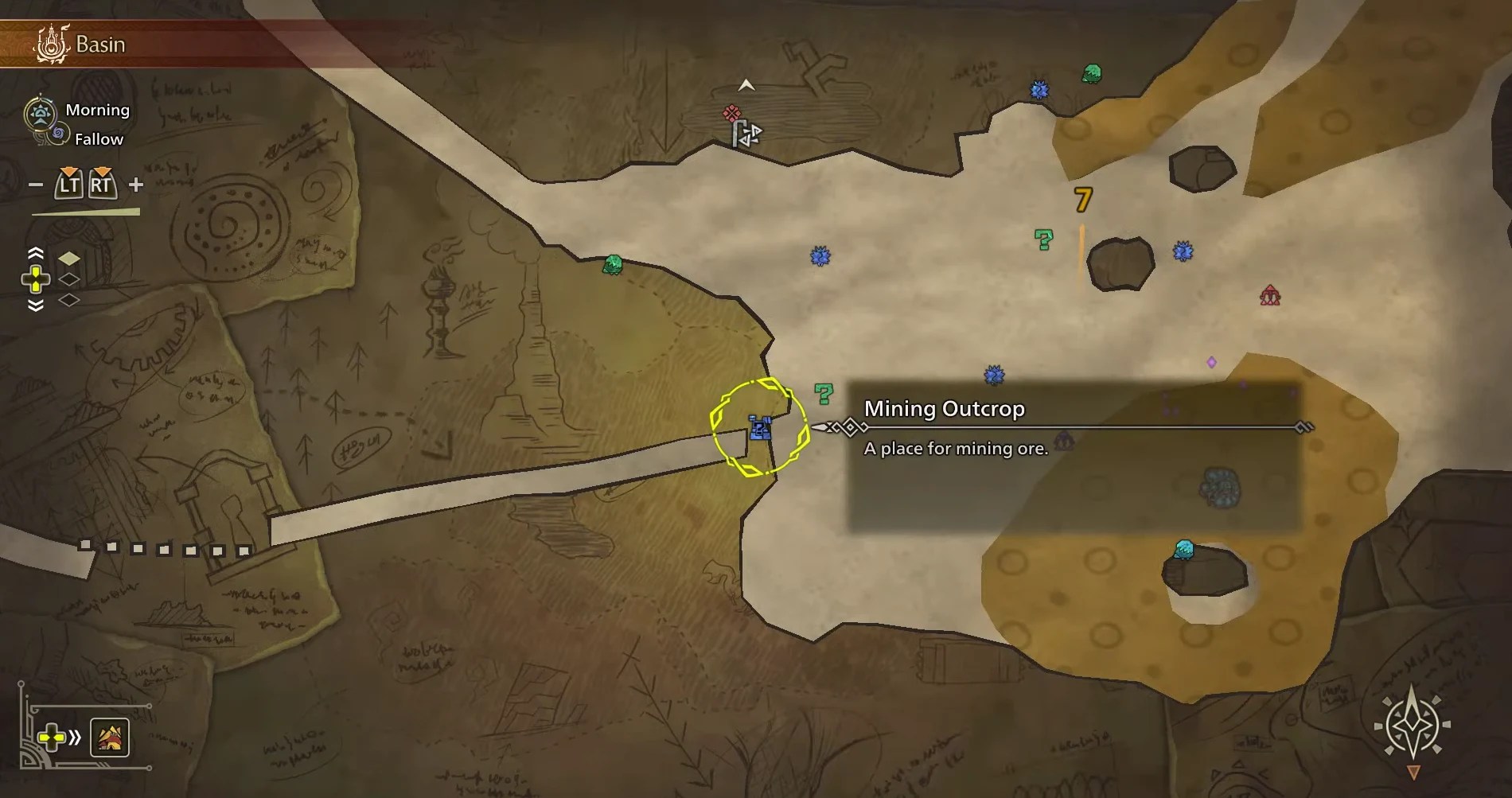
Task: Click the white flag map marker
Action: (x=746, y=134)
